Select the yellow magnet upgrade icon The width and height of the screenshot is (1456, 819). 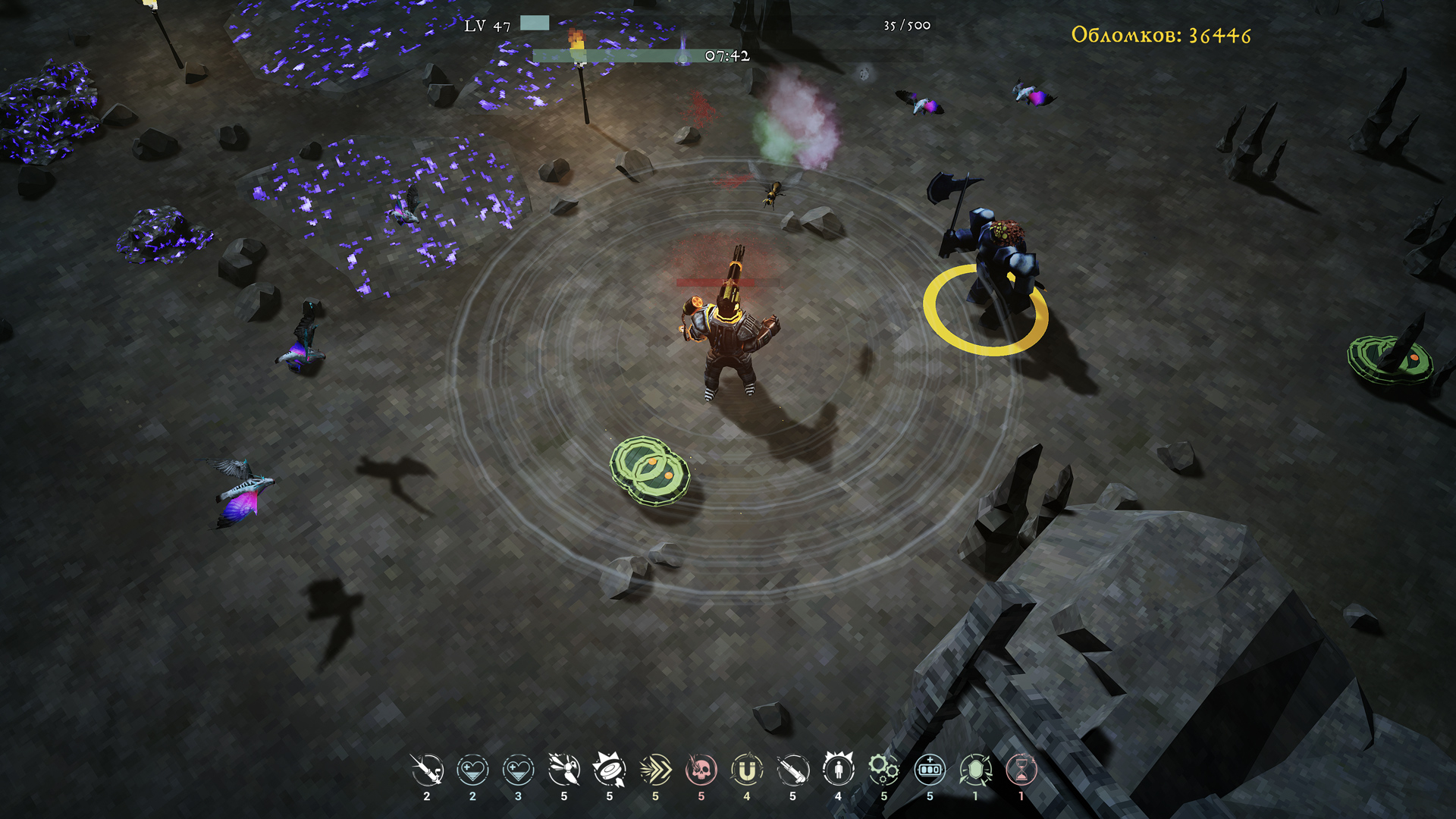click(x=747, y=770)
